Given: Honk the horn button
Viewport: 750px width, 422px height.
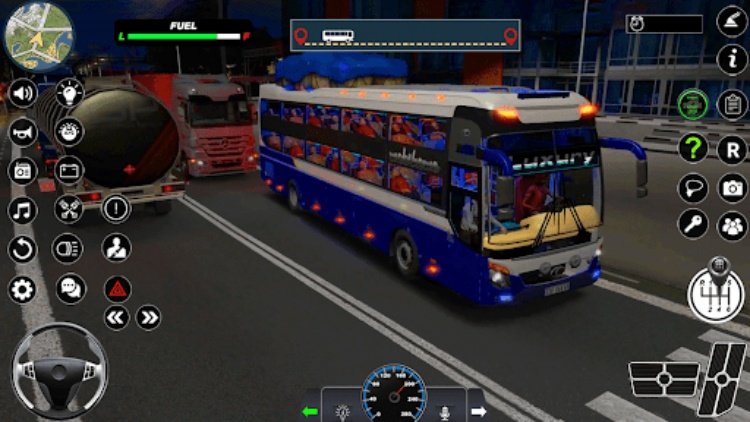Looking at the screenshot, I should coord(22,132).
